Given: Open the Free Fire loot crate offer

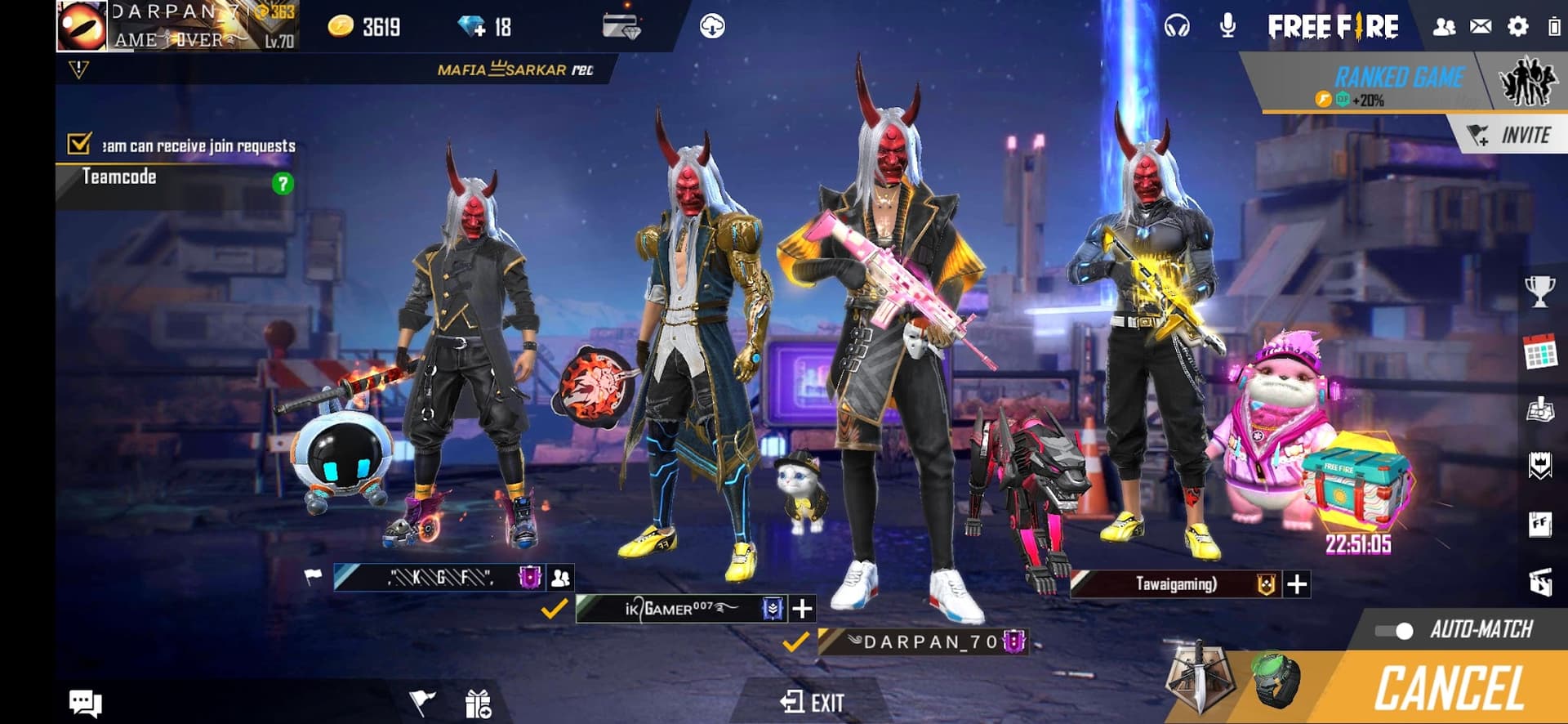Looking at the screenshot, I should [x=1356, y=485].
